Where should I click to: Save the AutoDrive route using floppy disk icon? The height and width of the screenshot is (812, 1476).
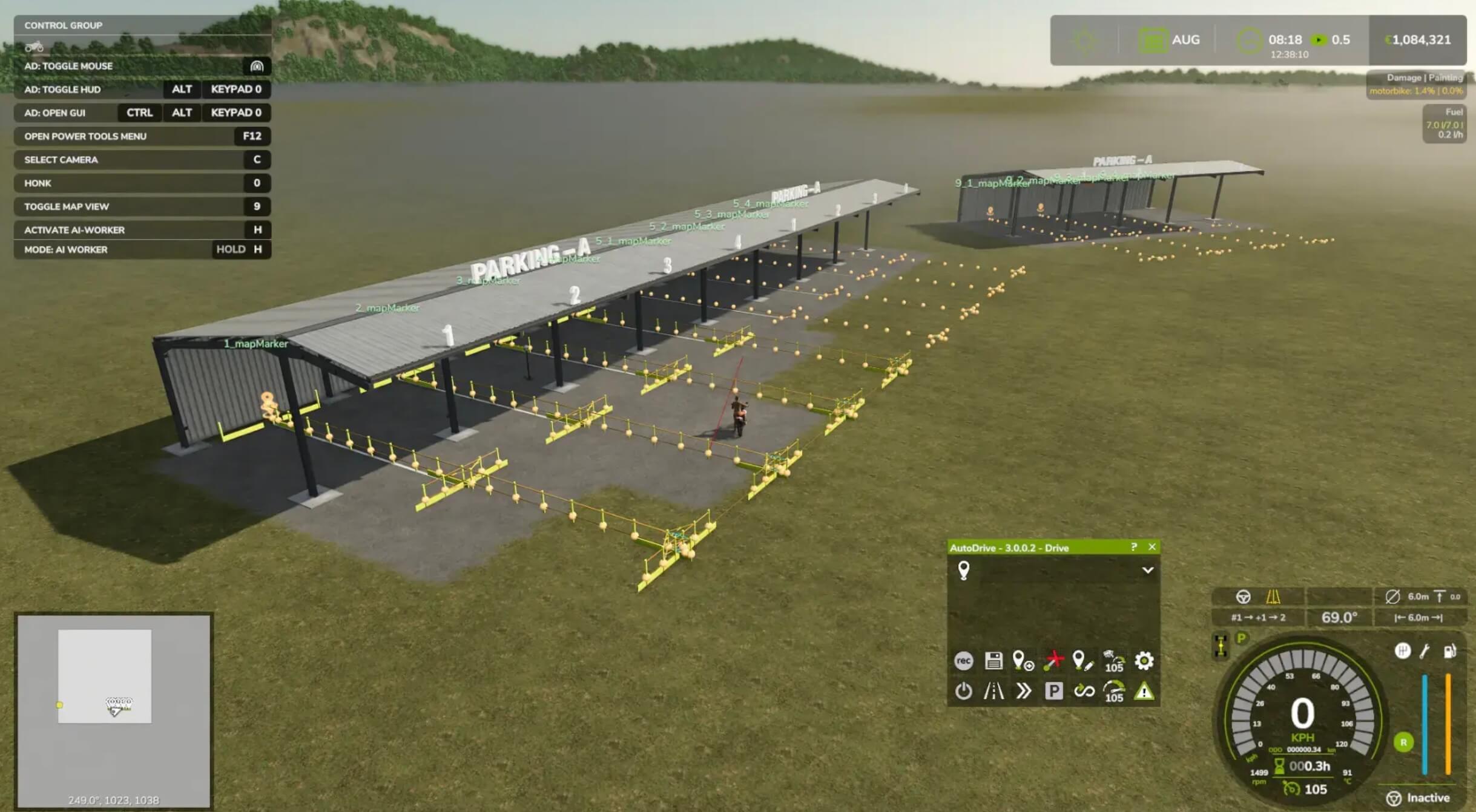click(993, 661)
